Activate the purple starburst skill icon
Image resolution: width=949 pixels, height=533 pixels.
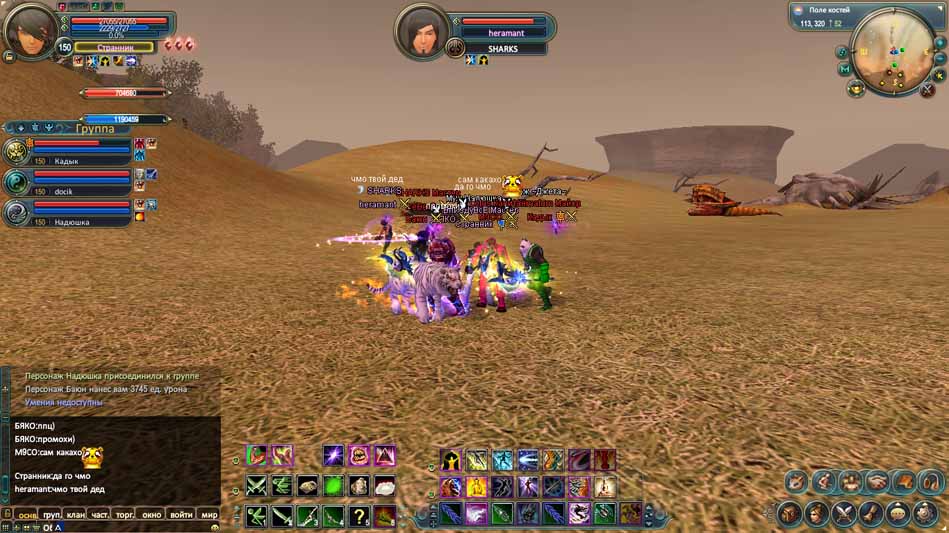[333, 456]
